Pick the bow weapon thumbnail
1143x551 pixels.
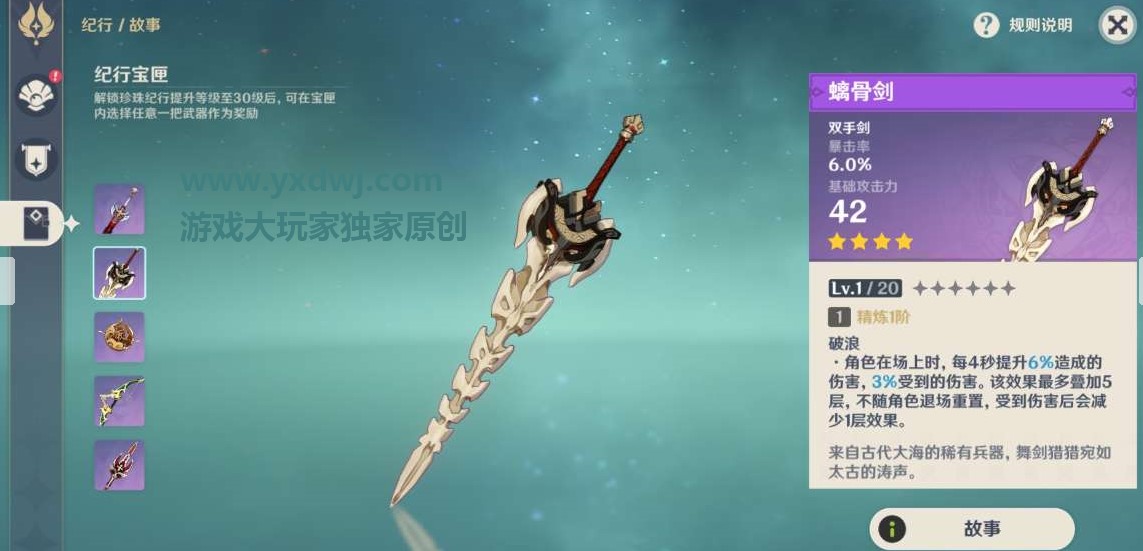pos(119,401)
